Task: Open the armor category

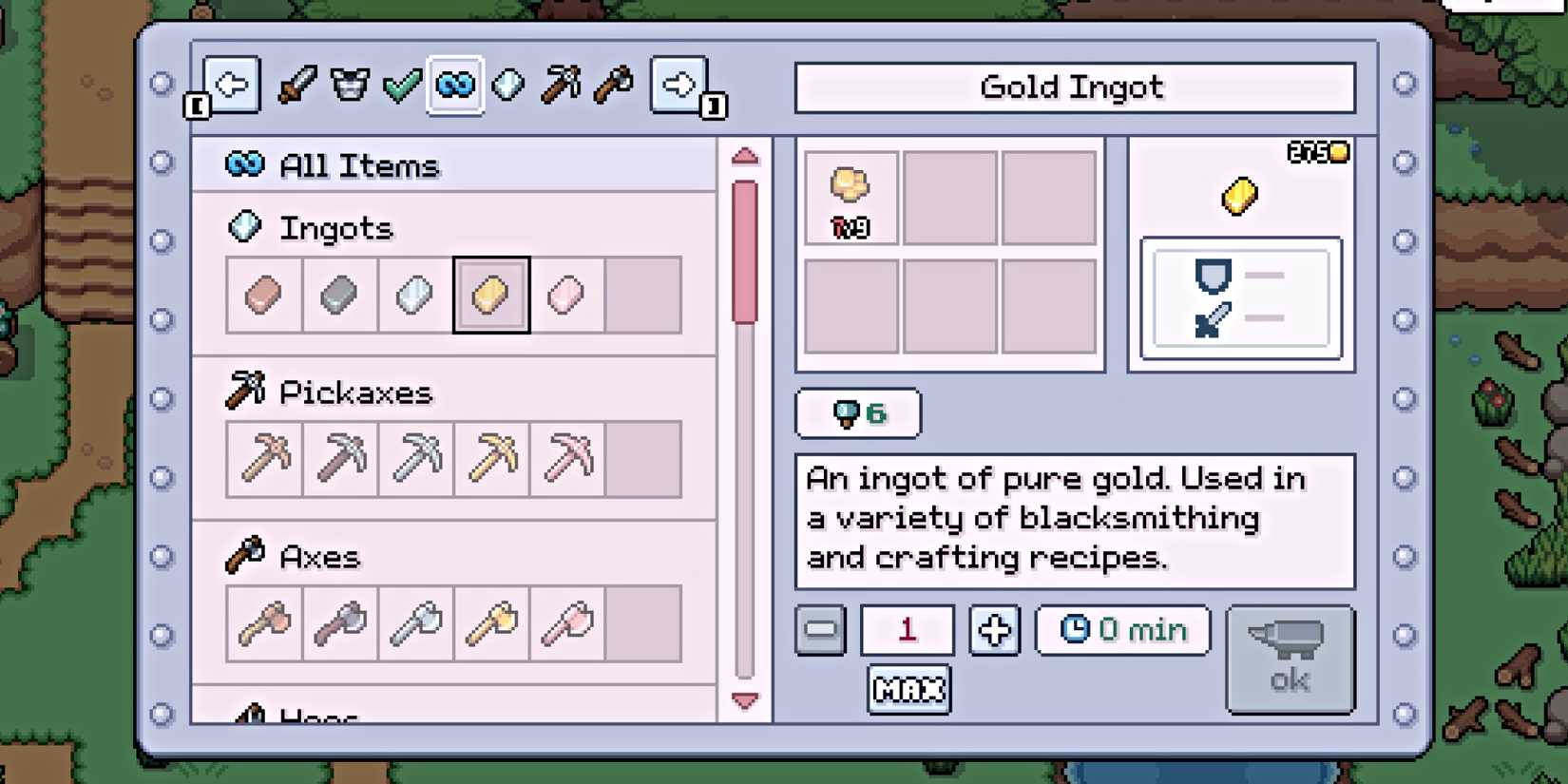Action: click(349, 86)
